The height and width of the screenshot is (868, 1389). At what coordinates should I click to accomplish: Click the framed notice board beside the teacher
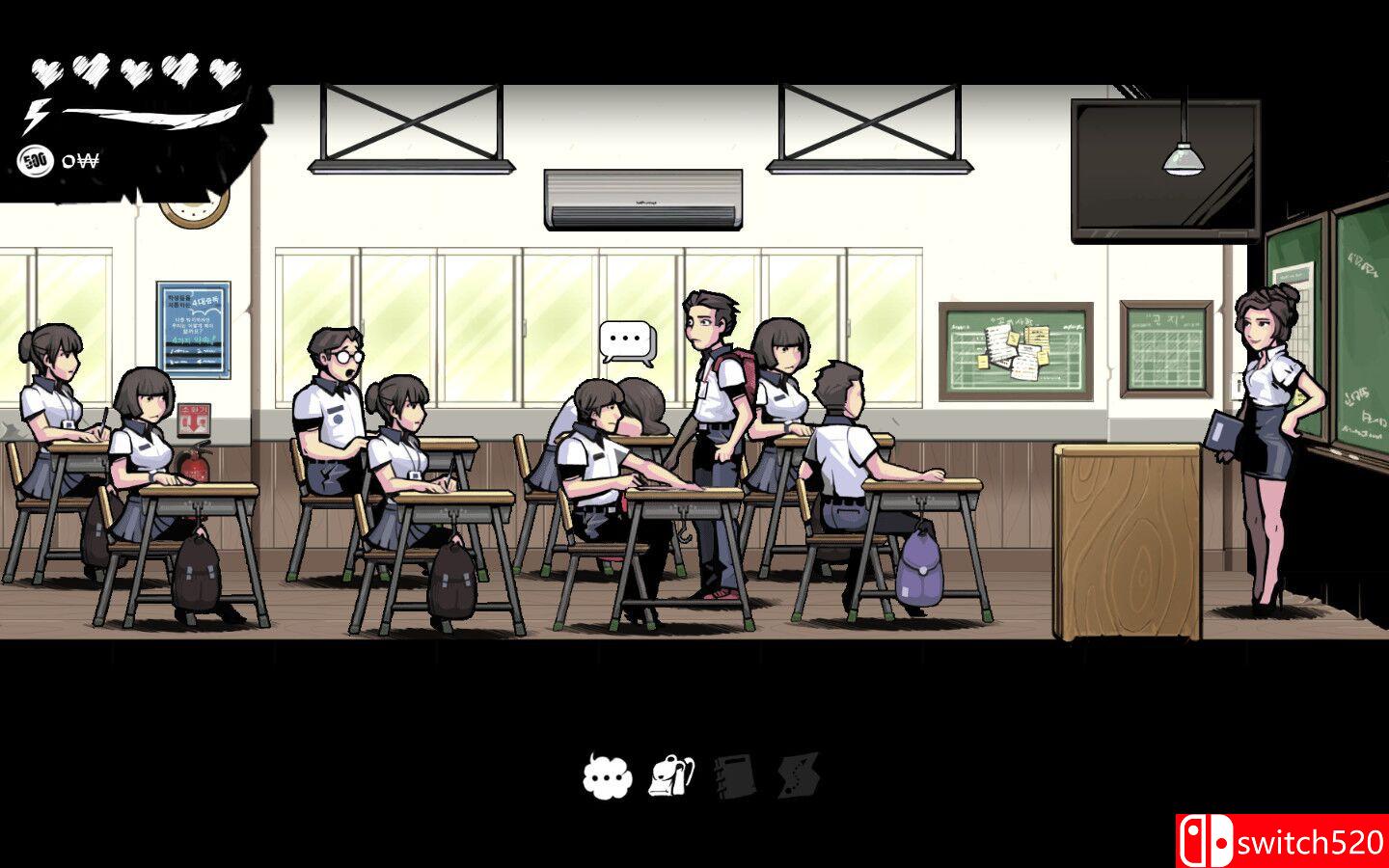(1166, 347)
